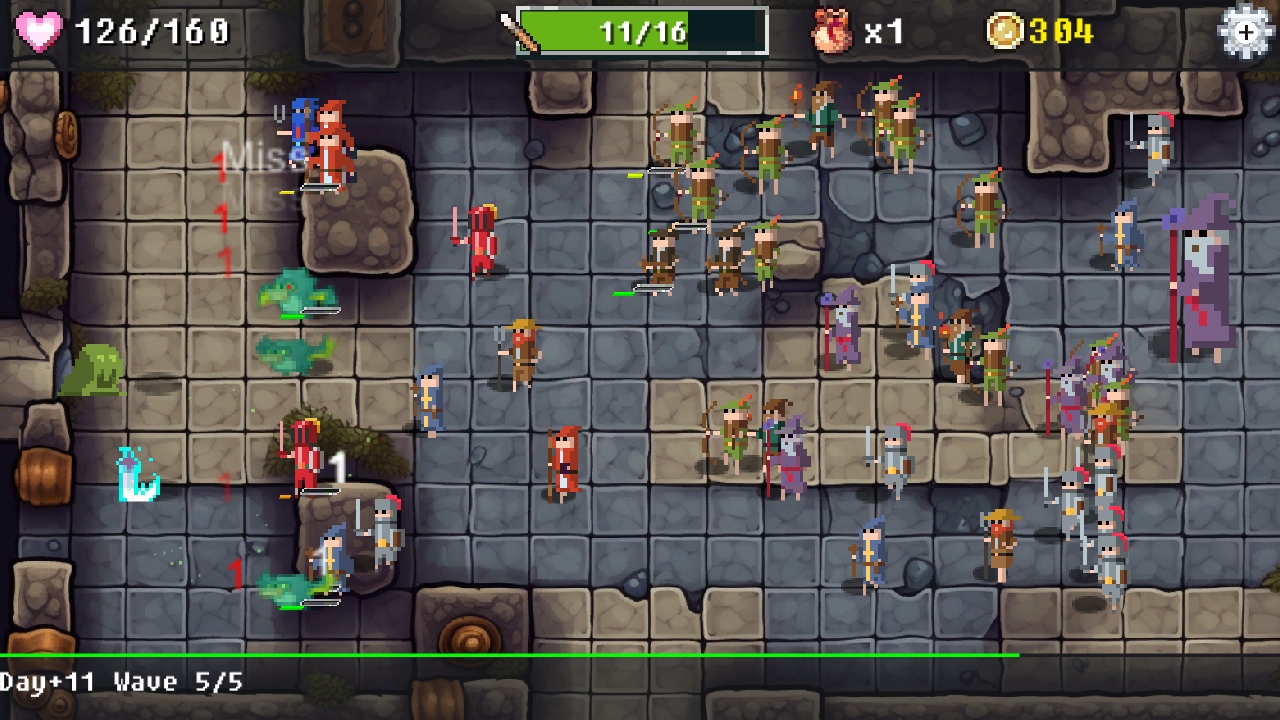The width and height of the screenshot is (1280, 720).
Task: Expand the 11/16 experience bar display
Action: 640,31
